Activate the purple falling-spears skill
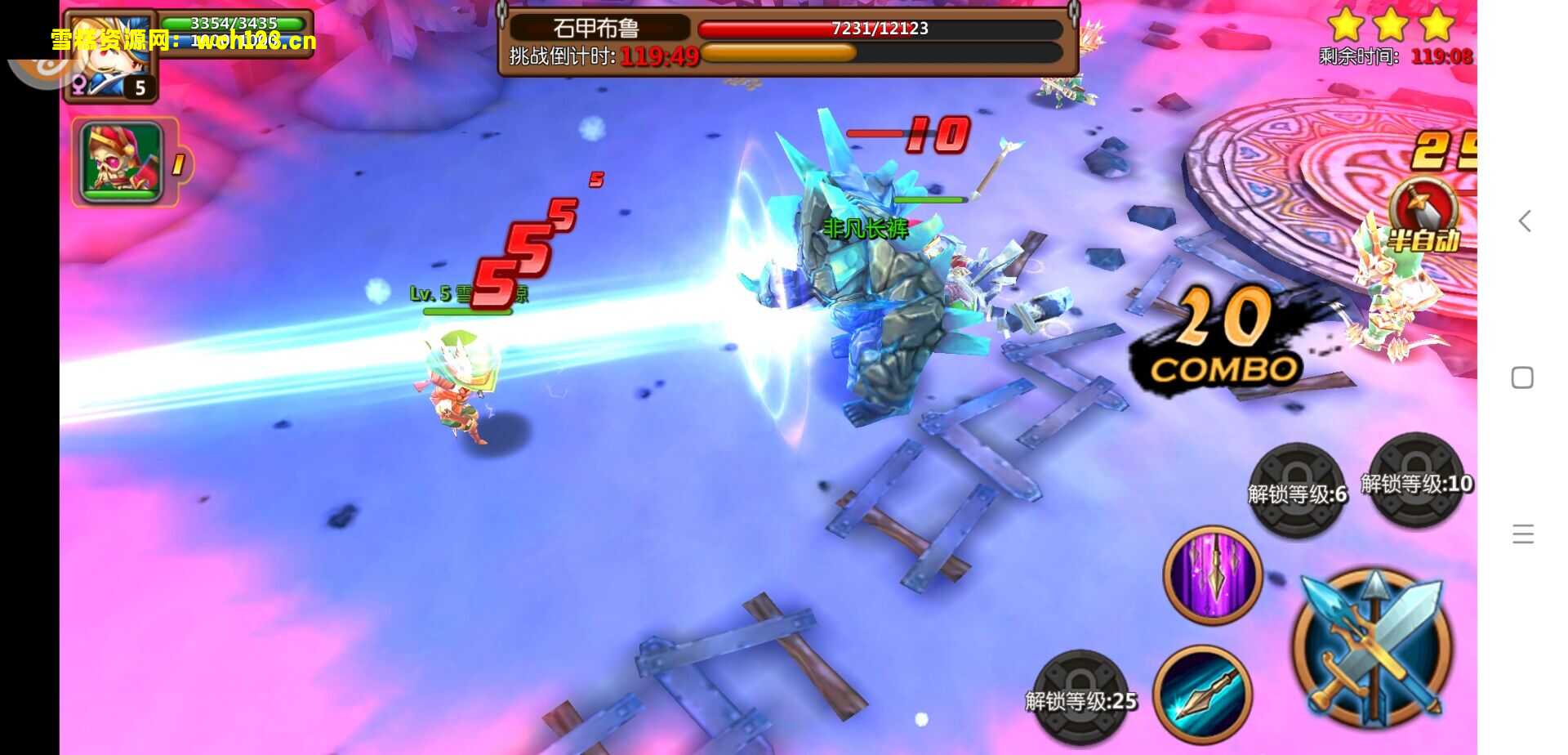1568x755 pixels. click(1213, 574)
